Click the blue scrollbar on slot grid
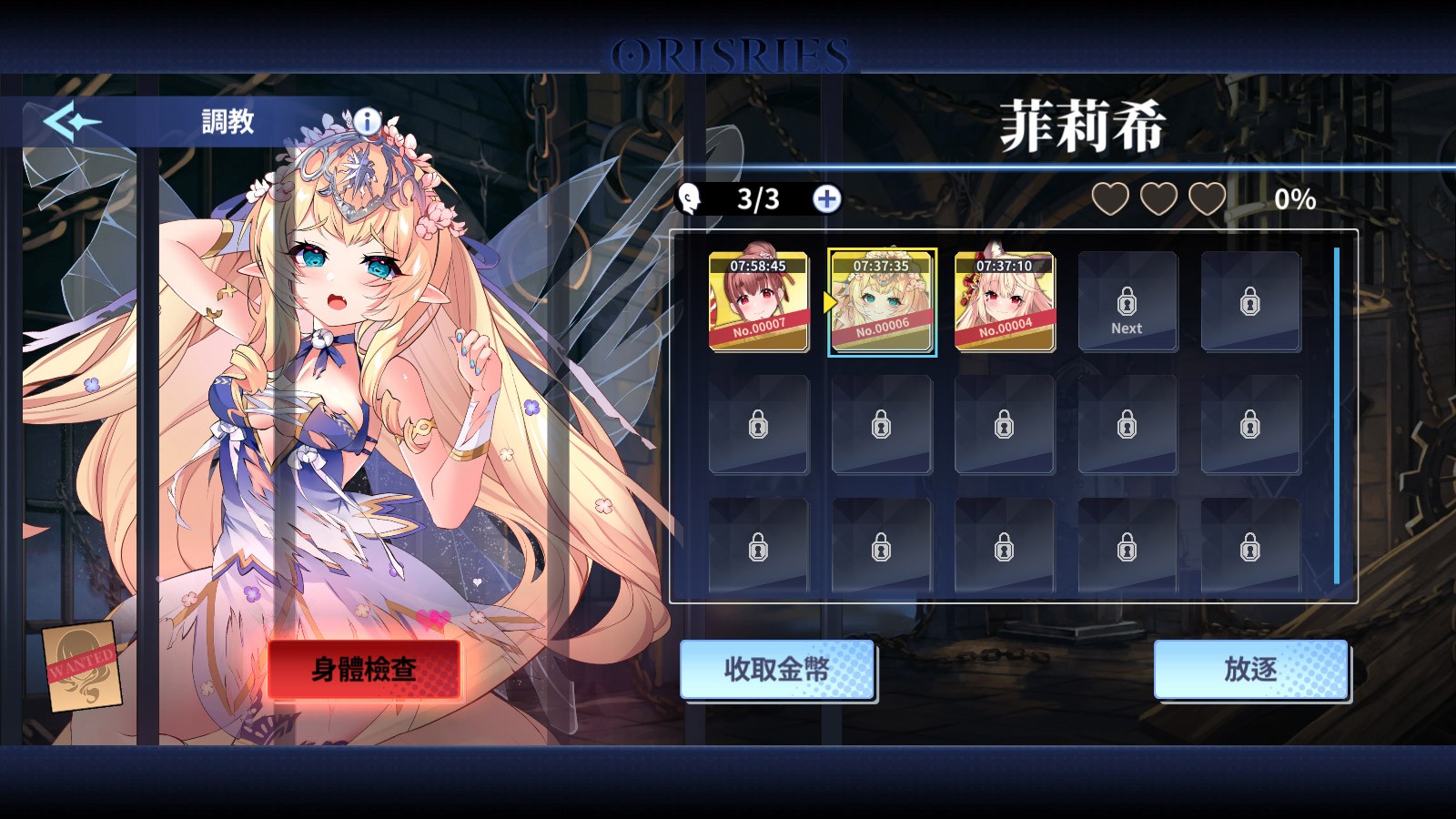The image size is (1456, 819). coord(1336,415)
